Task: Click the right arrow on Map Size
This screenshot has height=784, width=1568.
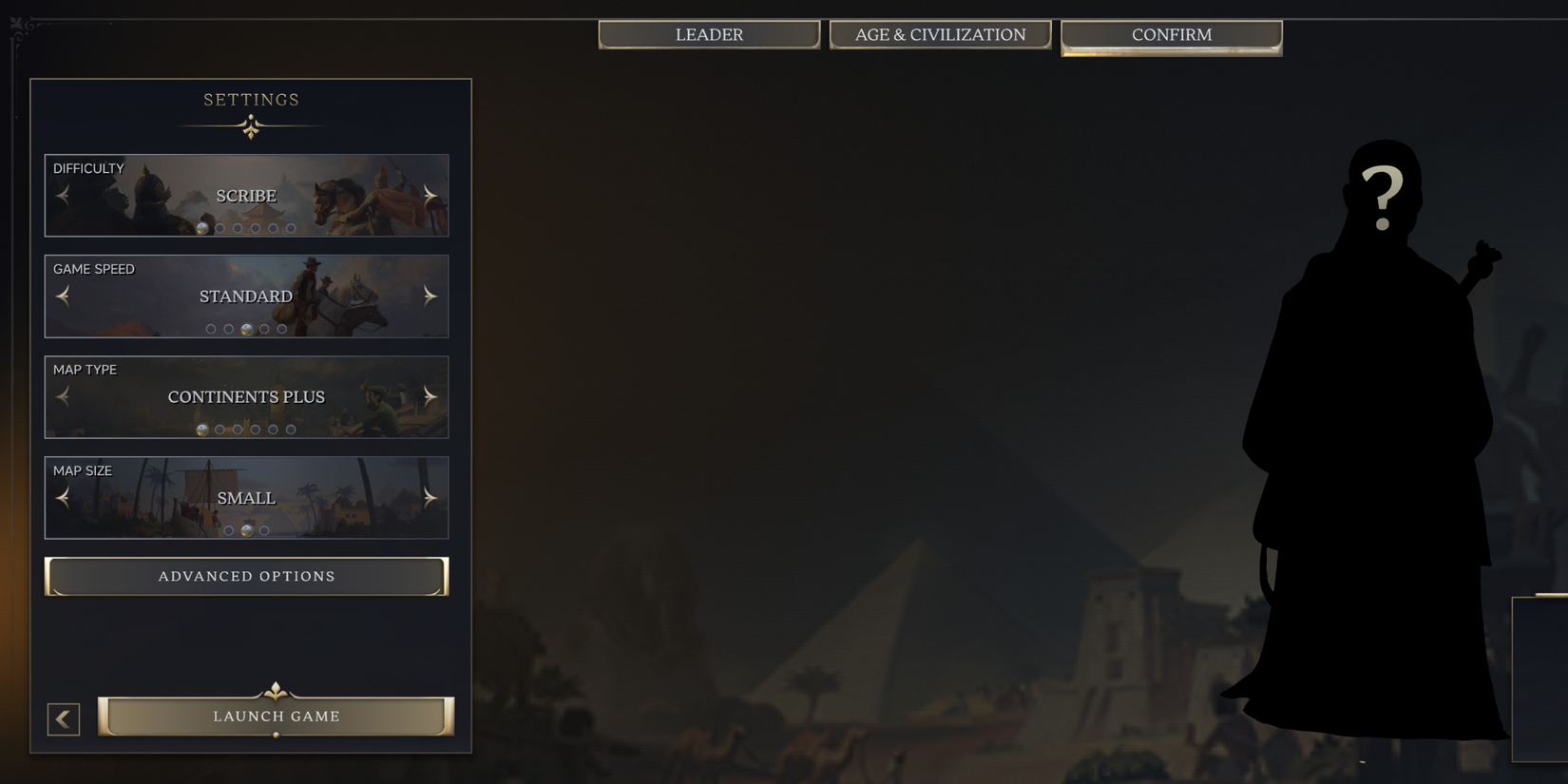Action: (x=430, y=497)
